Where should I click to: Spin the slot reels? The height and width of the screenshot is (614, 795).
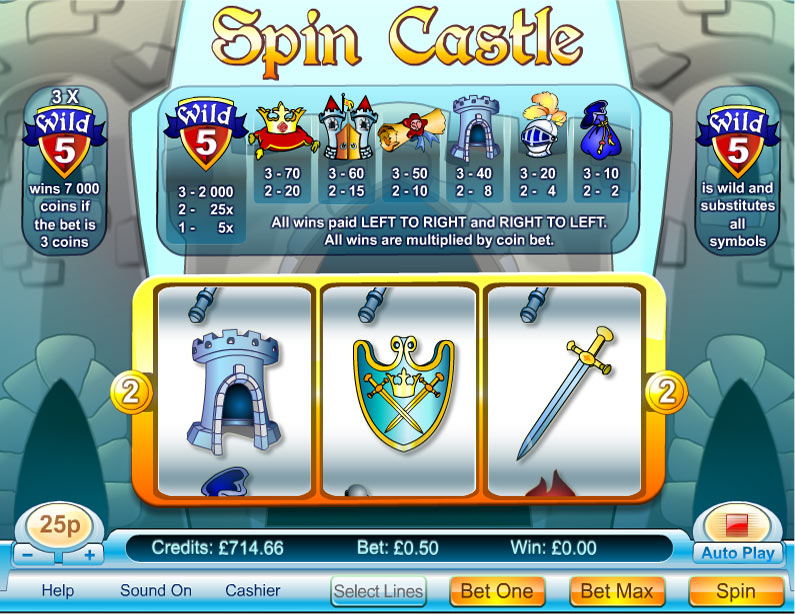click(x=736, y=591)
